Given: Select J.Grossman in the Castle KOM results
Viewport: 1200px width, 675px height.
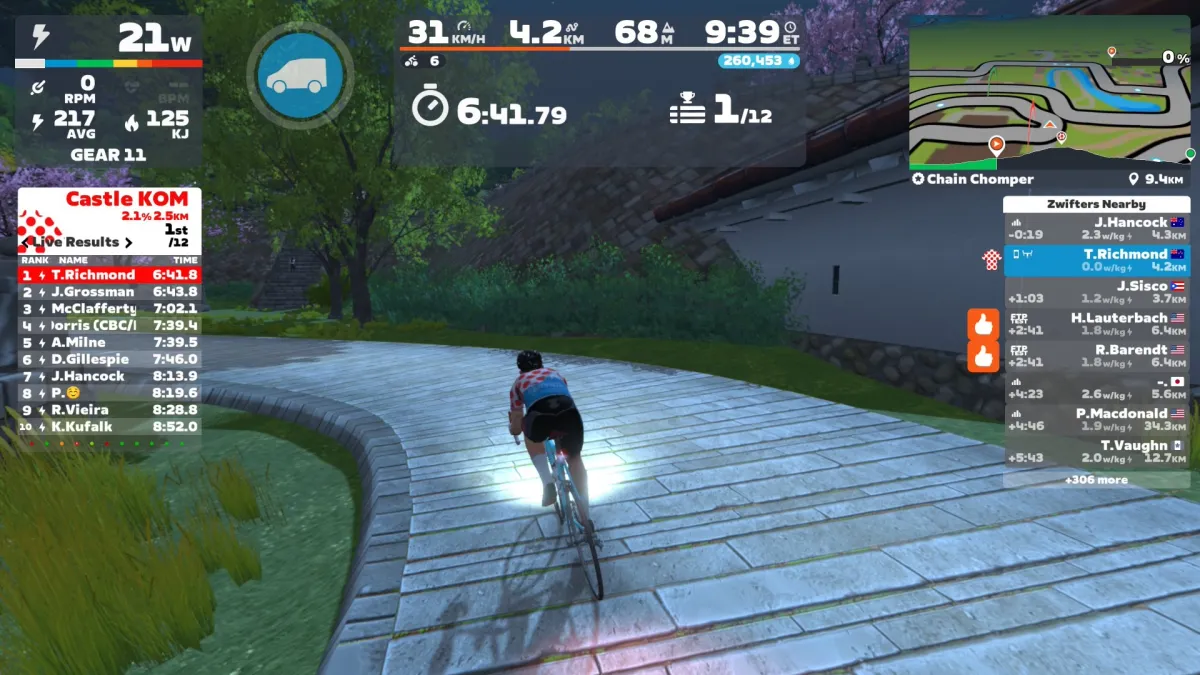Looking at the screenshot, I should tap(109, 291).
